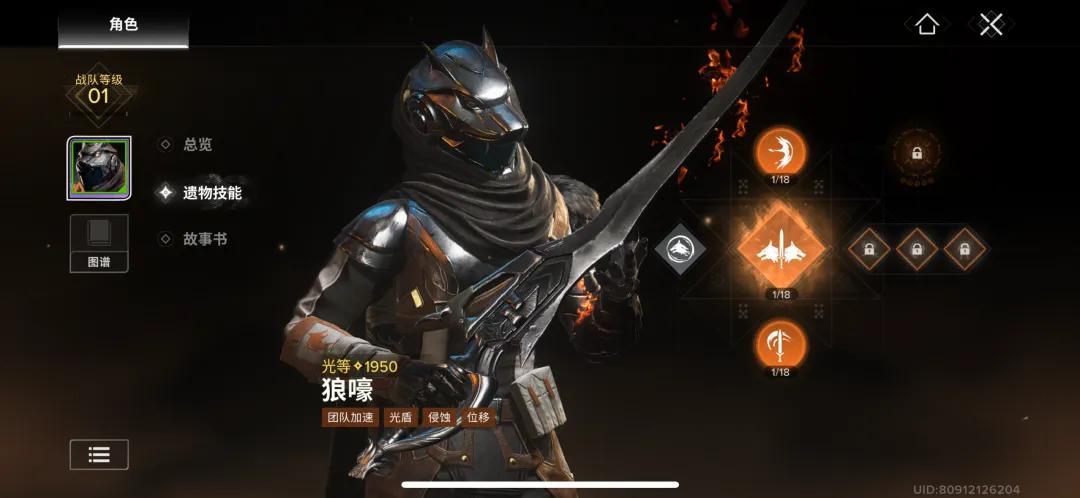Open the 图谱 codex book
The image size is (1080, 498).
[99, 243]
